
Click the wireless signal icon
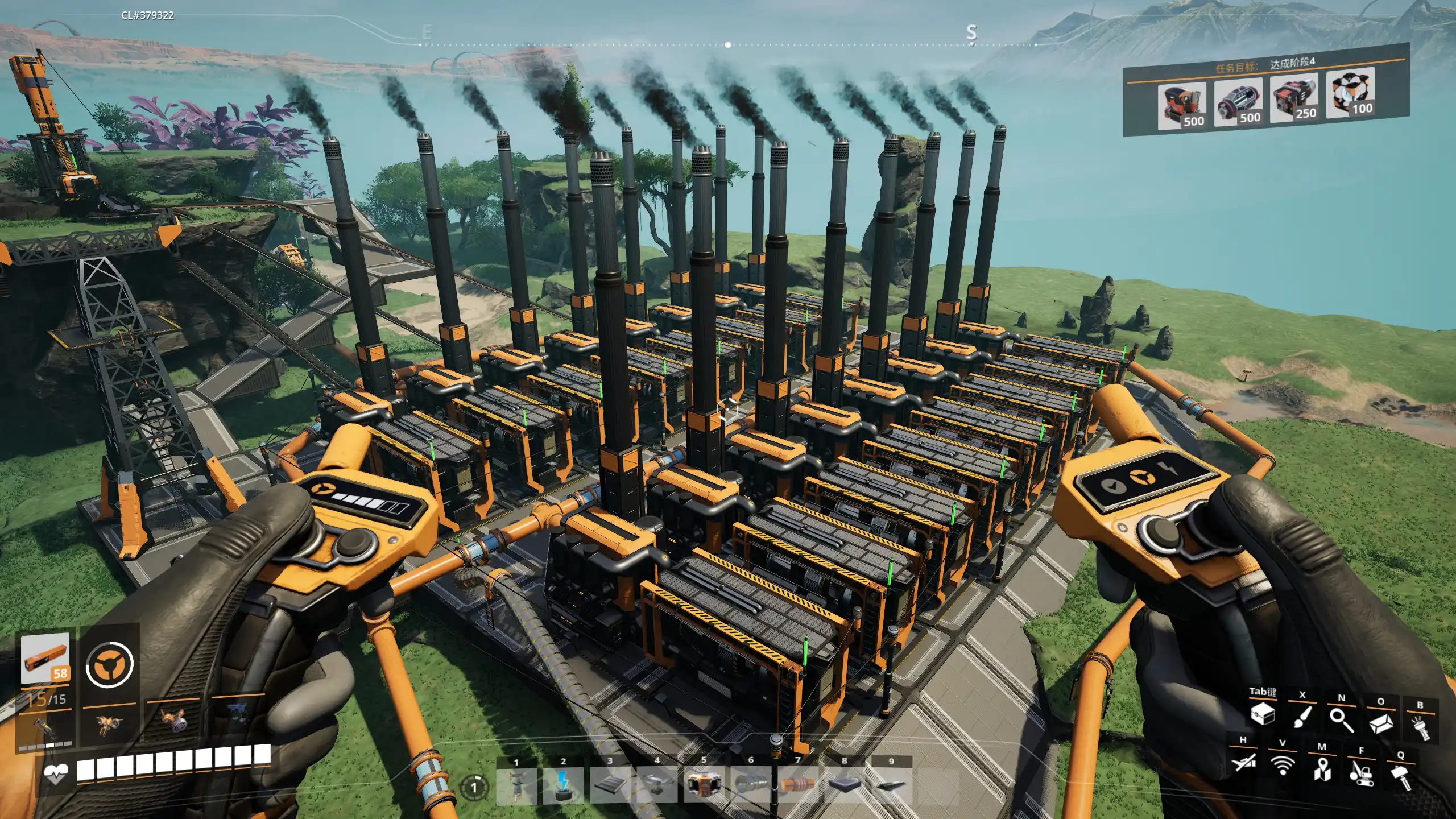click(x=1283, y=766)
